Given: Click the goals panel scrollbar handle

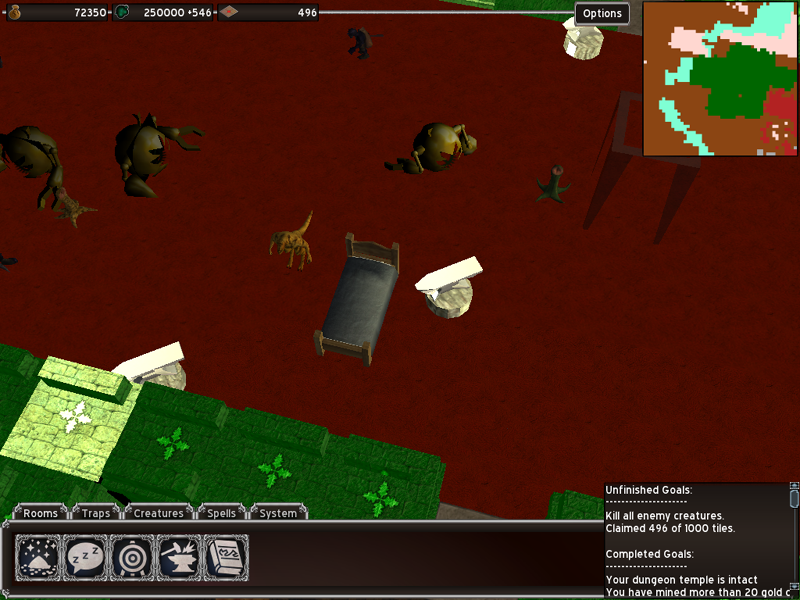Looking at the screenshot, I should (x=794, y=499).
